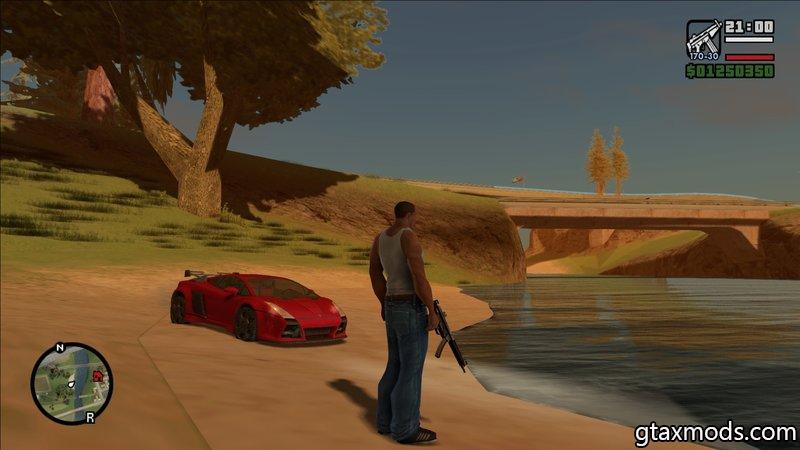Click the circular radar minimap

click(x=71, y=383)
